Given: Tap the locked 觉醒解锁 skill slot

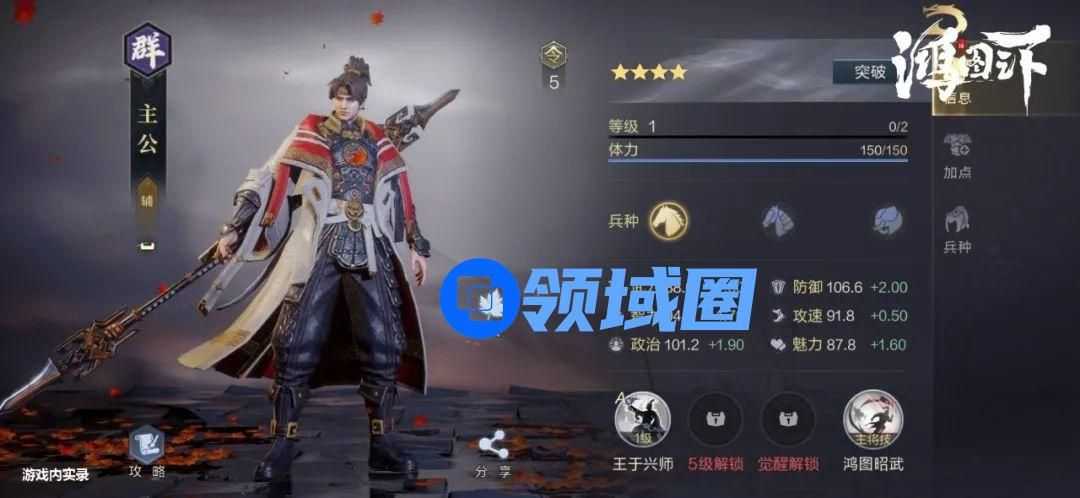Looking at the screenshot, I should click(x=789, y=420).
